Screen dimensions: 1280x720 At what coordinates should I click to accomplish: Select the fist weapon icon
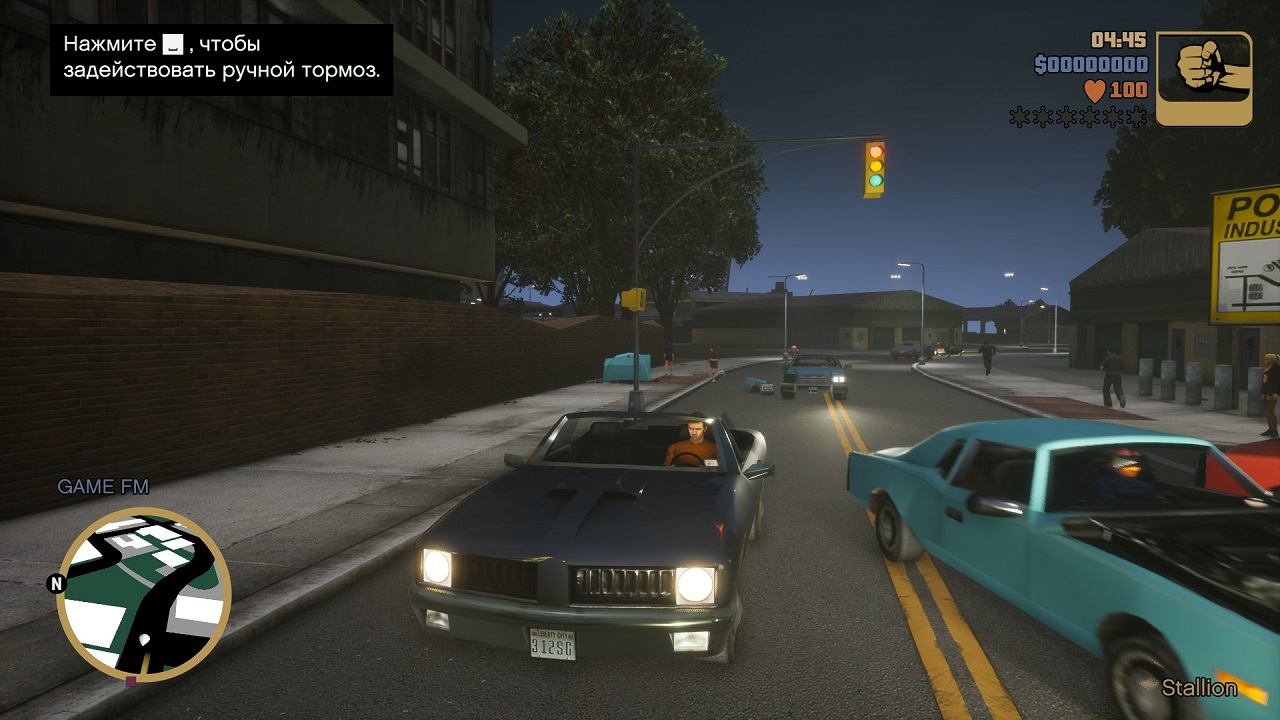pyautogui.click(x=1204, y=79)
